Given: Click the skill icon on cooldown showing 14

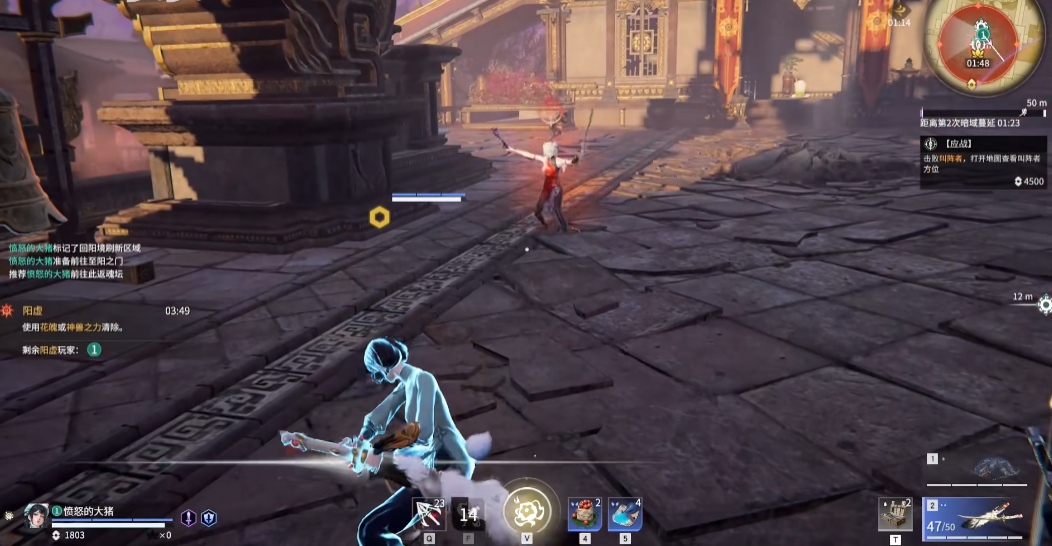Looking at the screenshot, I should click(x=468, y=515).
